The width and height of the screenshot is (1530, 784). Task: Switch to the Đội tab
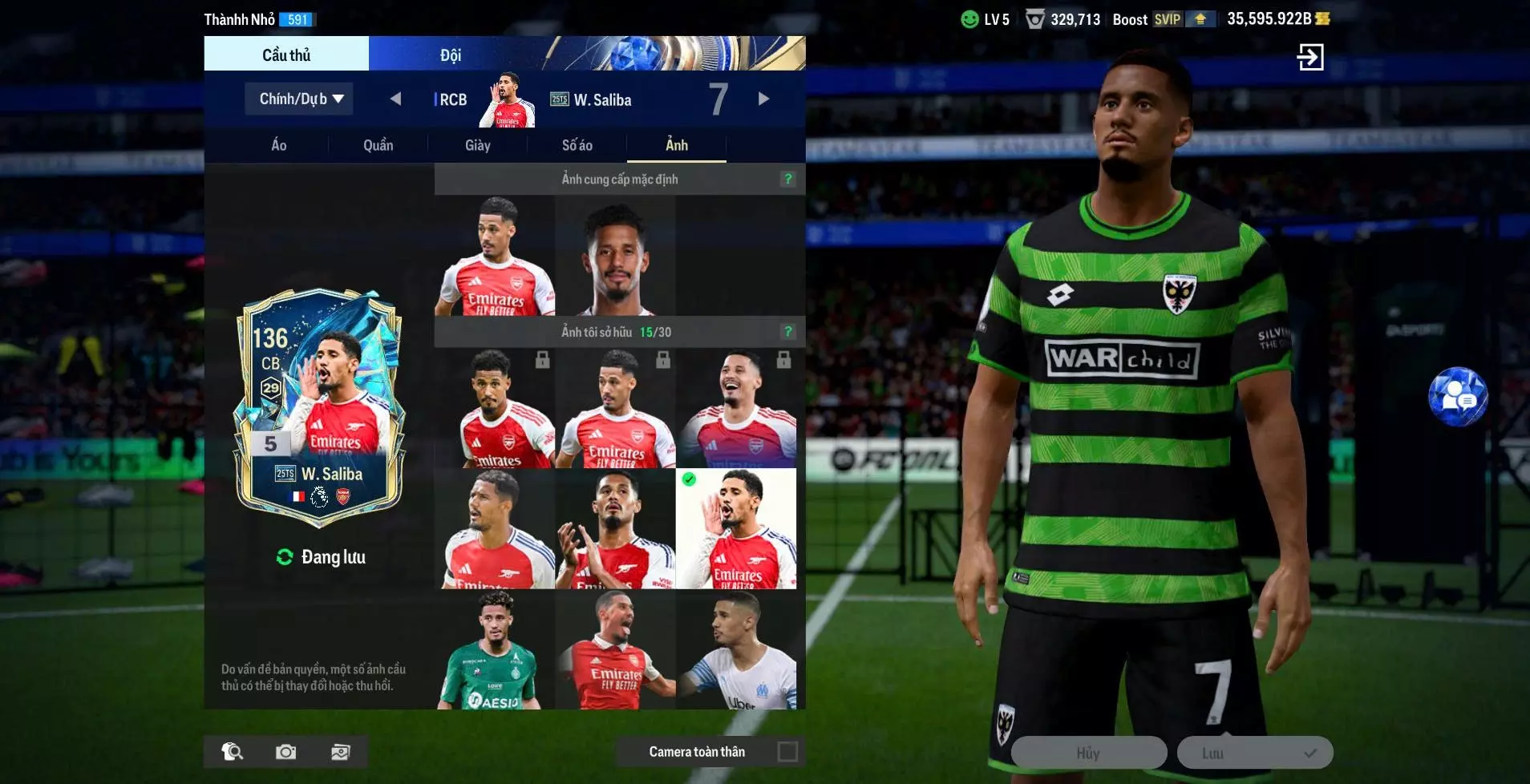pos(451,54)
